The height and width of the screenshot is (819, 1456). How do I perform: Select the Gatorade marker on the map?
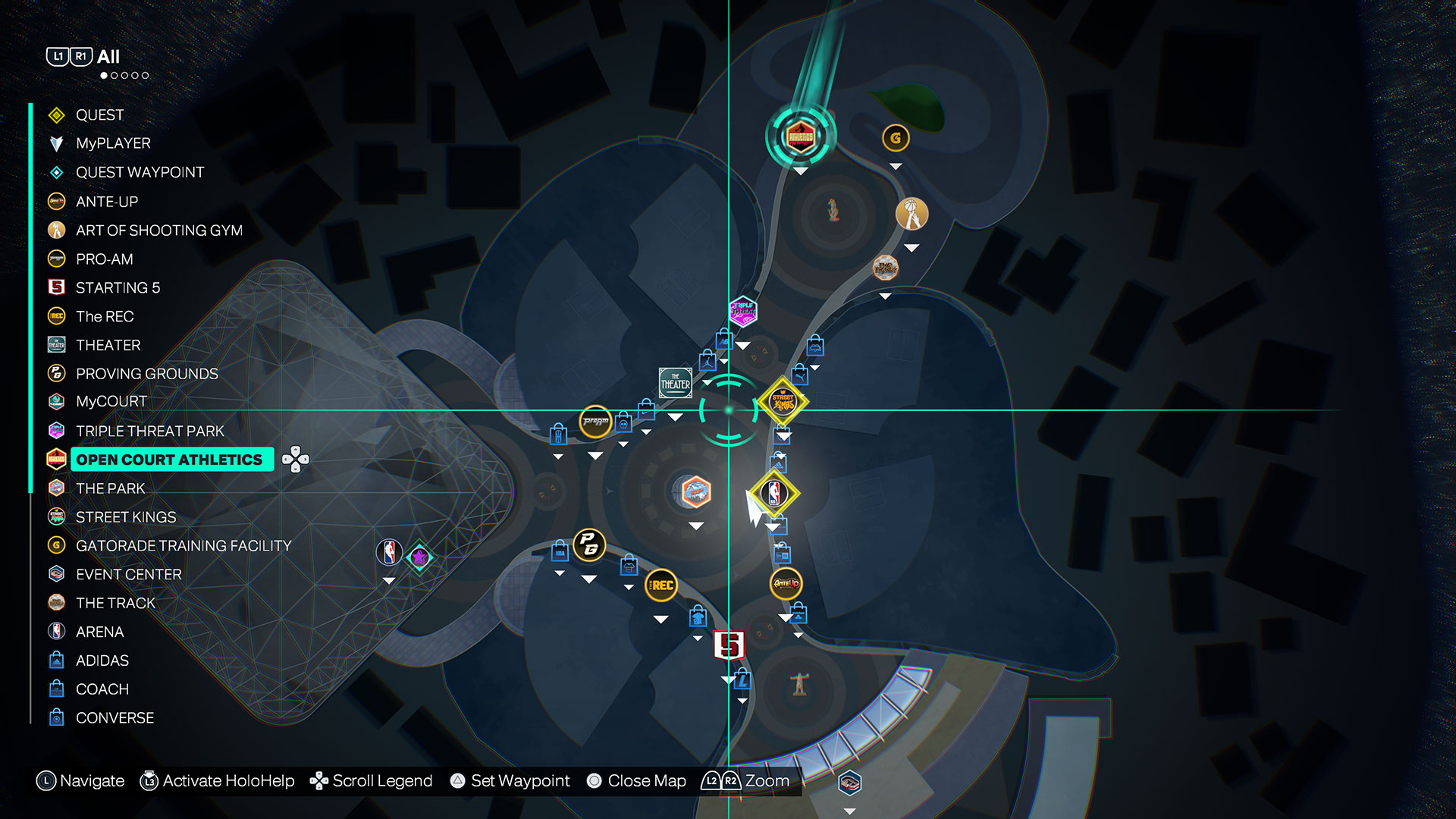(896, 138)
